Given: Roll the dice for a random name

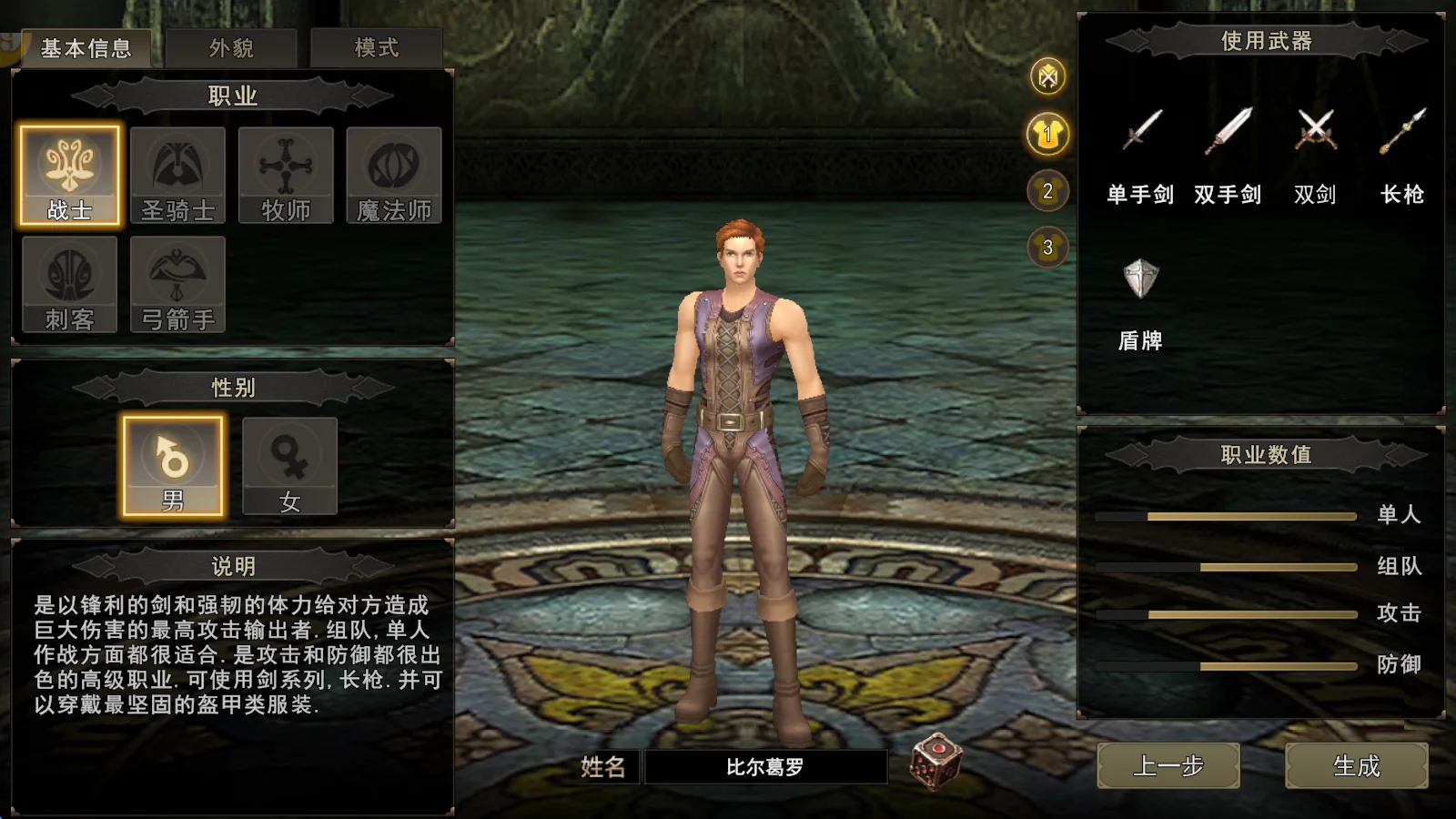Looking at the screenshot, I should point(936,761).
